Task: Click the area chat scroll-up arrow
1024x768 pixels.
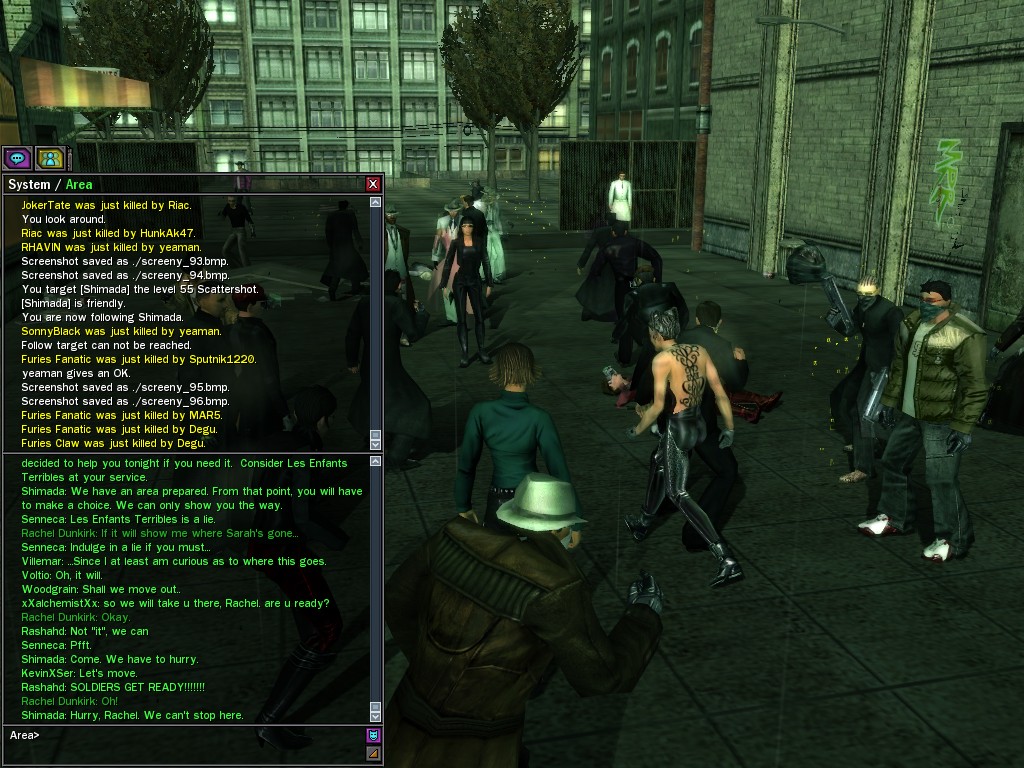Action: (376, 462)
